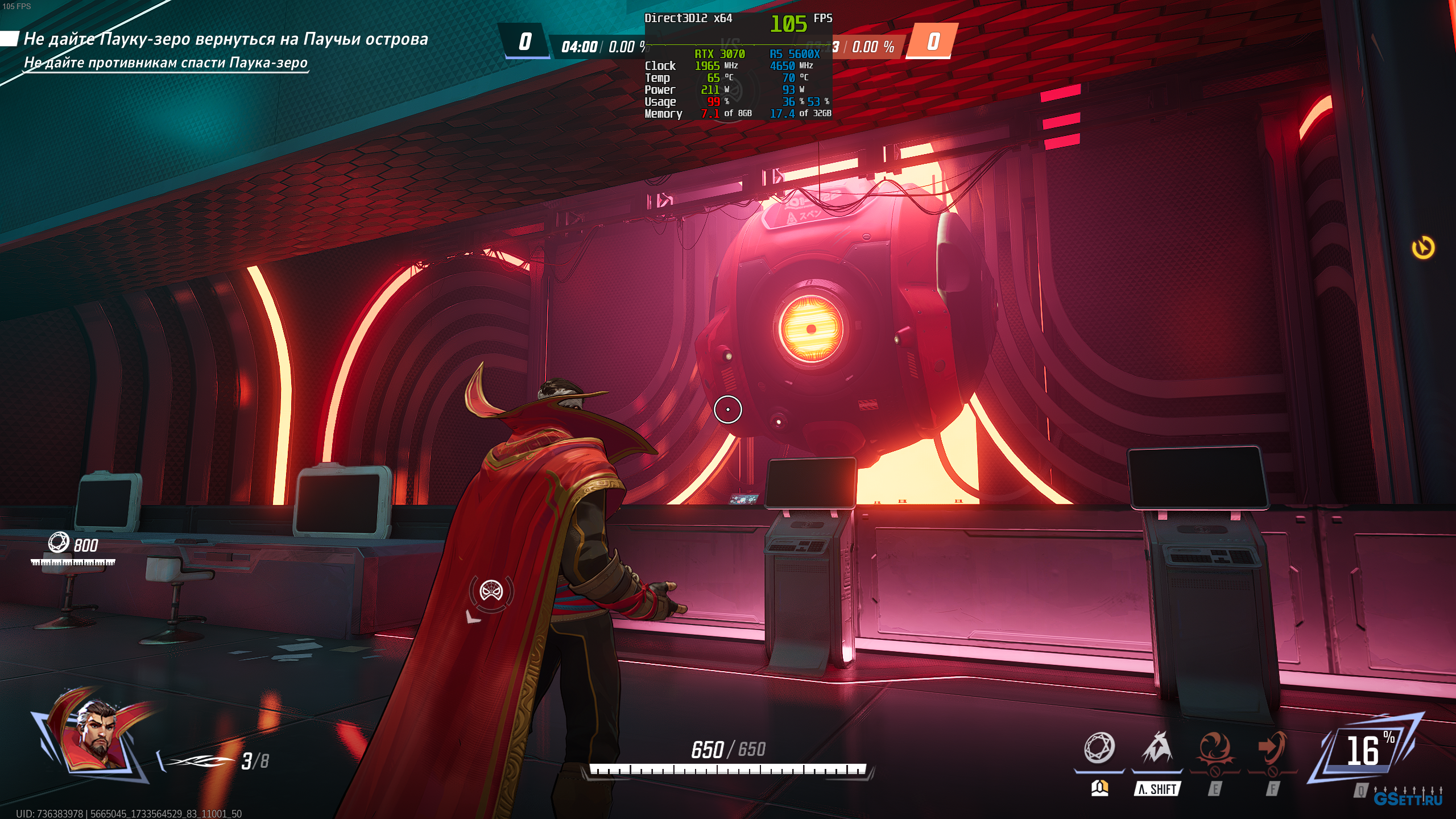Click the orange team score box
This screenshot has height=819, width=1456.
(933, 42)
